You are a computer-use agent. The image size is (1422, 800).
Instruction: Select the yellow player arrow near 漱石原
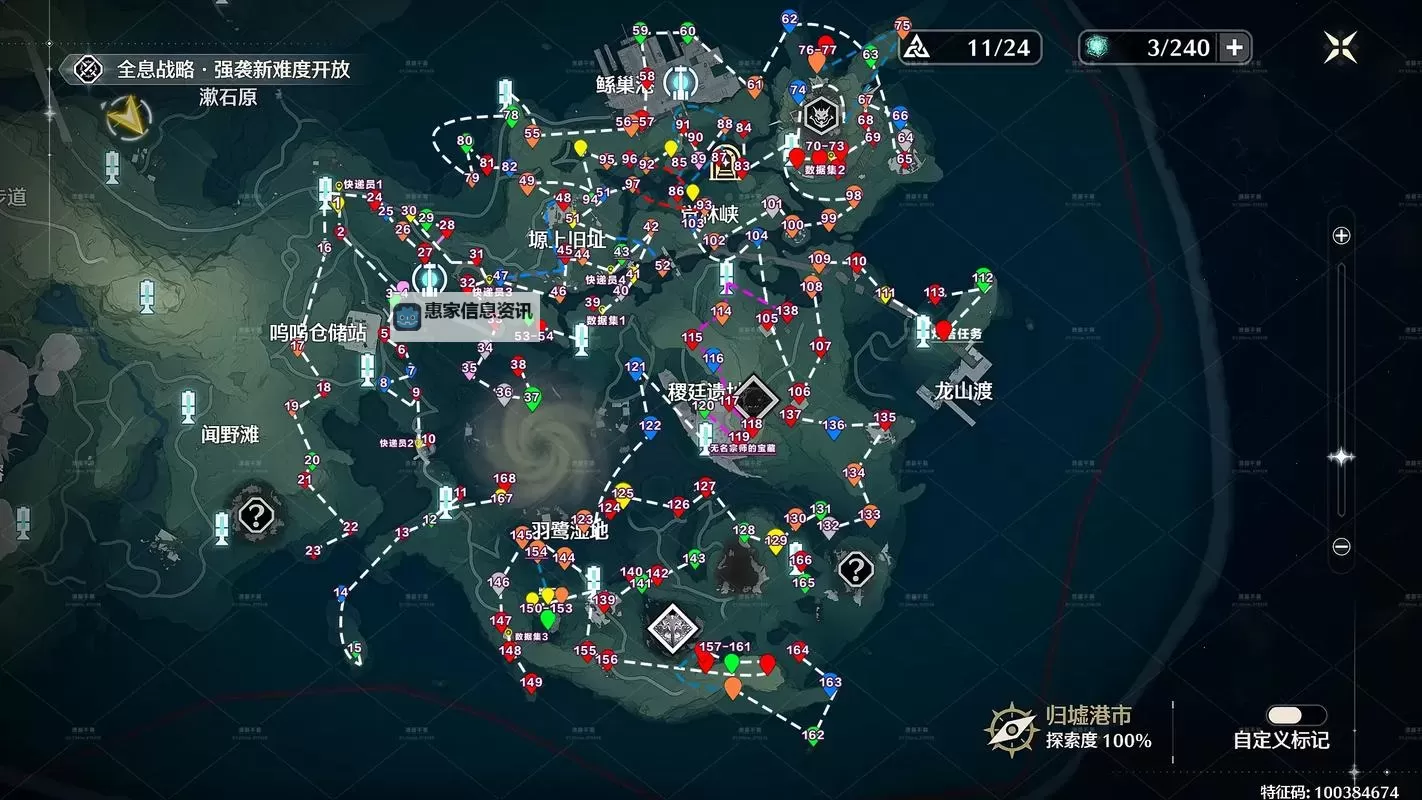point(127,119)
